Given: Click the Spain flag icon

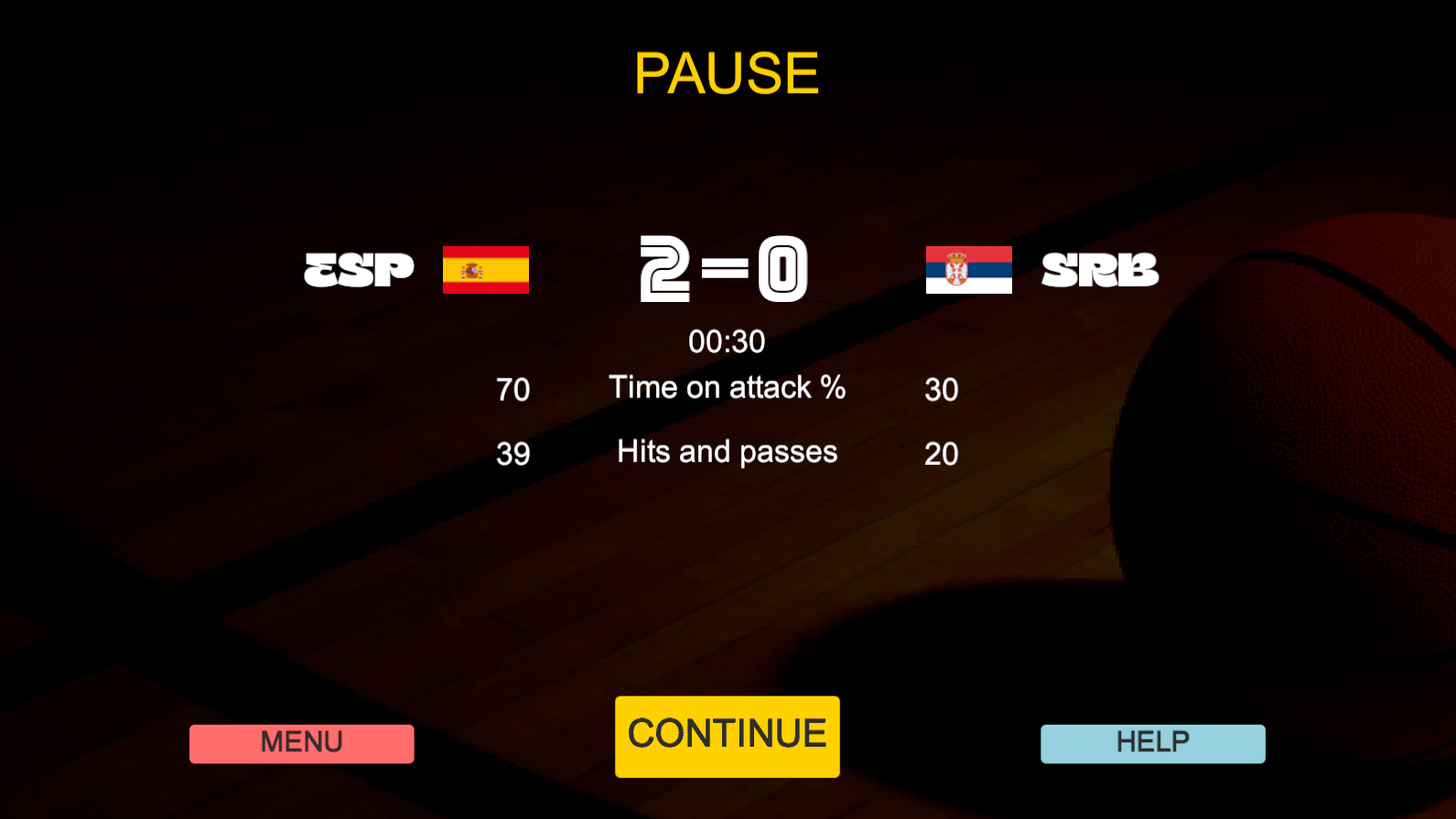Looking at the screenshot, I should [x=485, y=270].
